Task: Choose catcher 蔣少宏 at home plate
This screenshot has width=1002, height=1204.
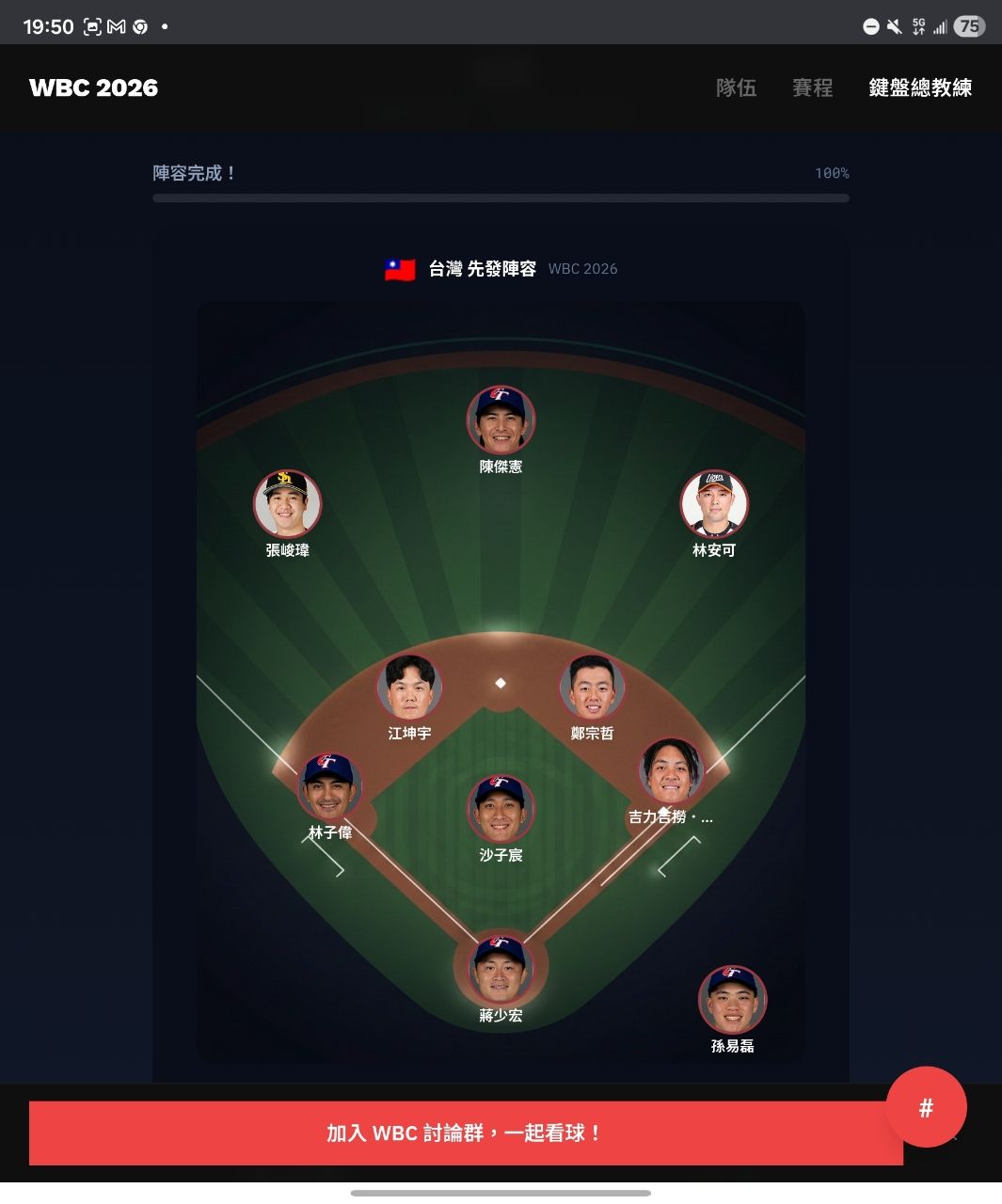Action: pyautogui.click(x=501, y=969)
